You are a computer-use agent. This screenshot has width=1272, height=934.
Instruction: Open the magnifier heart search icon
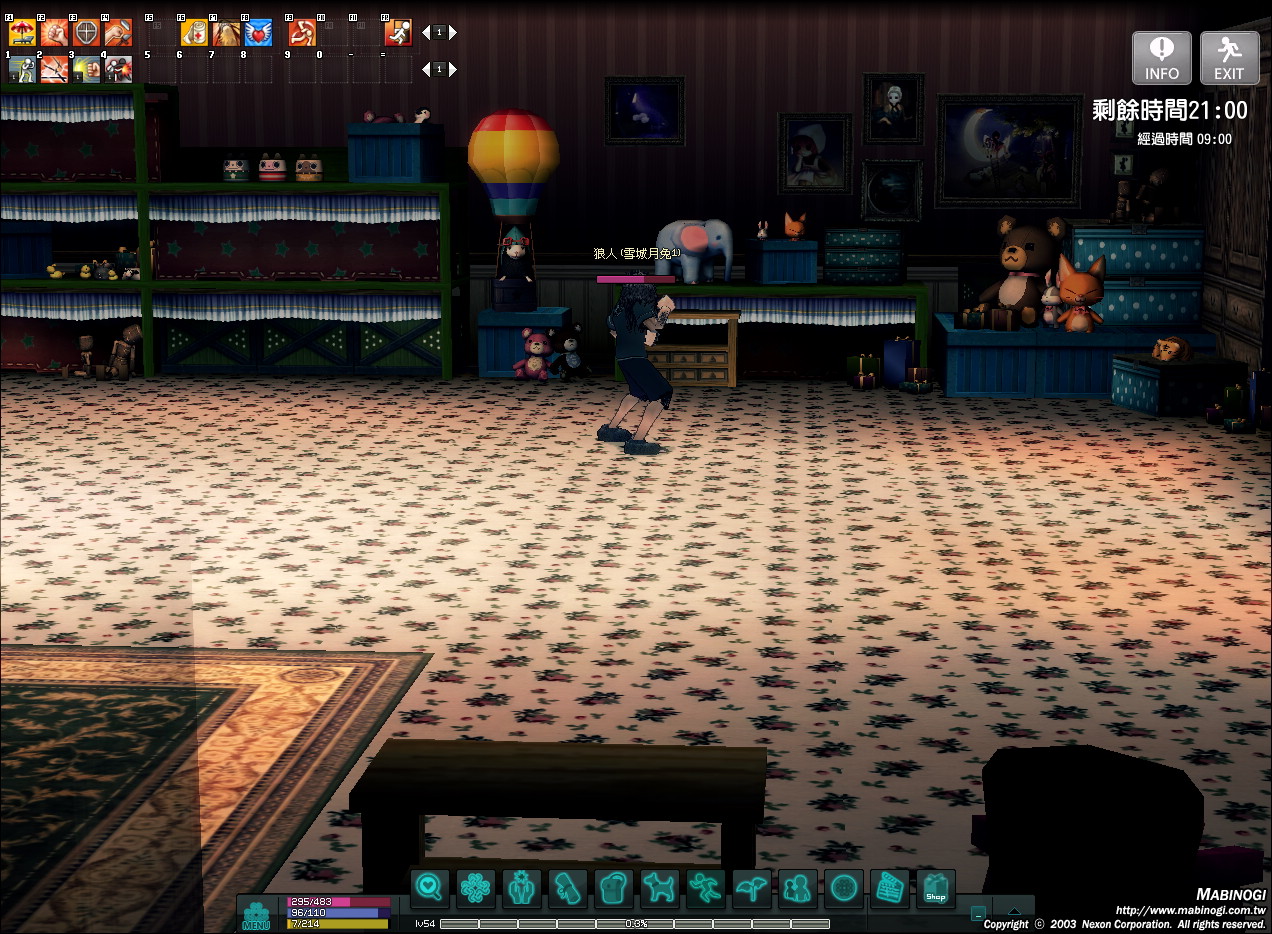click(430, 887)
